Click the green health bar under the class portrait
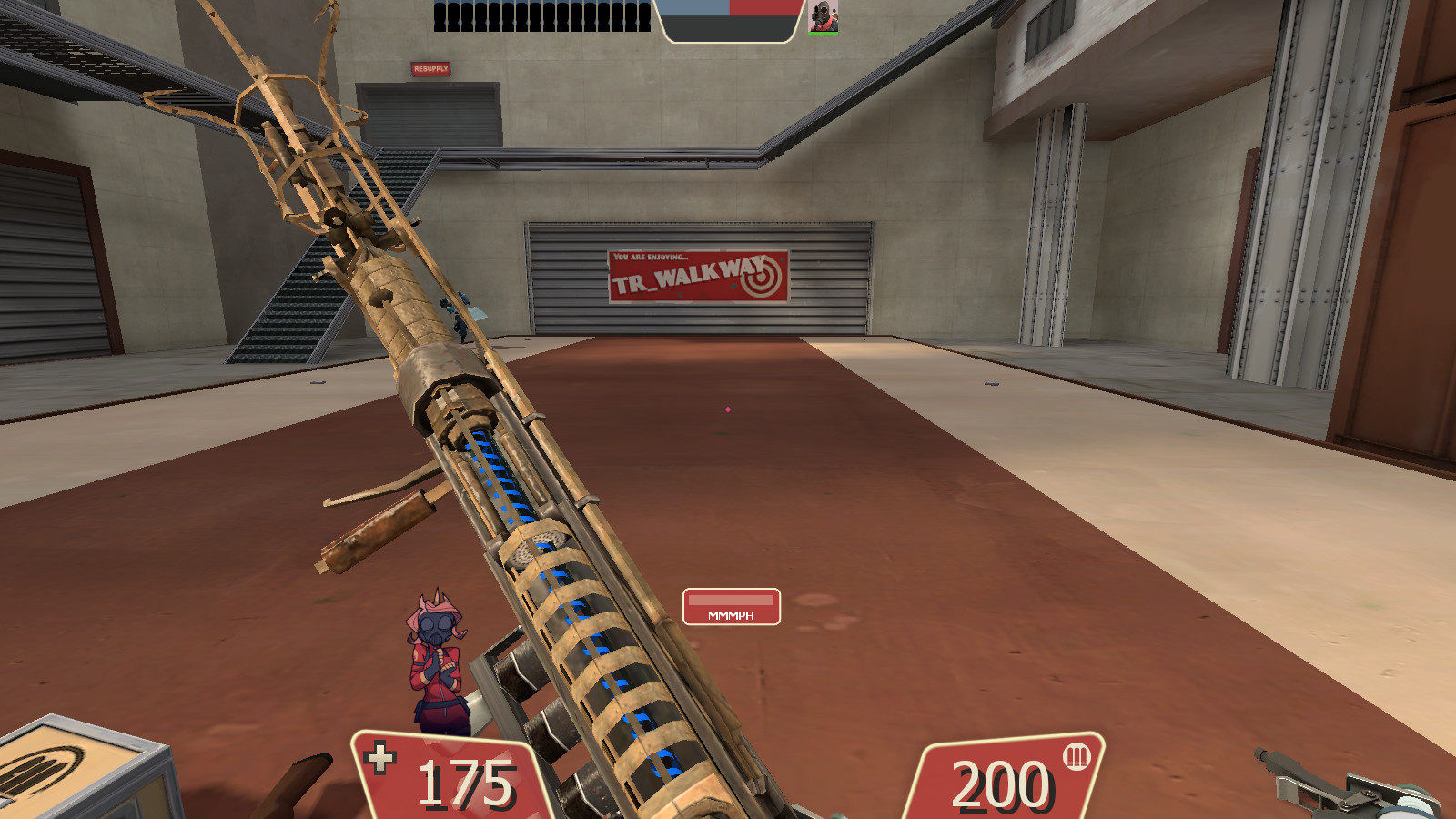 click(x=823, y=34)
